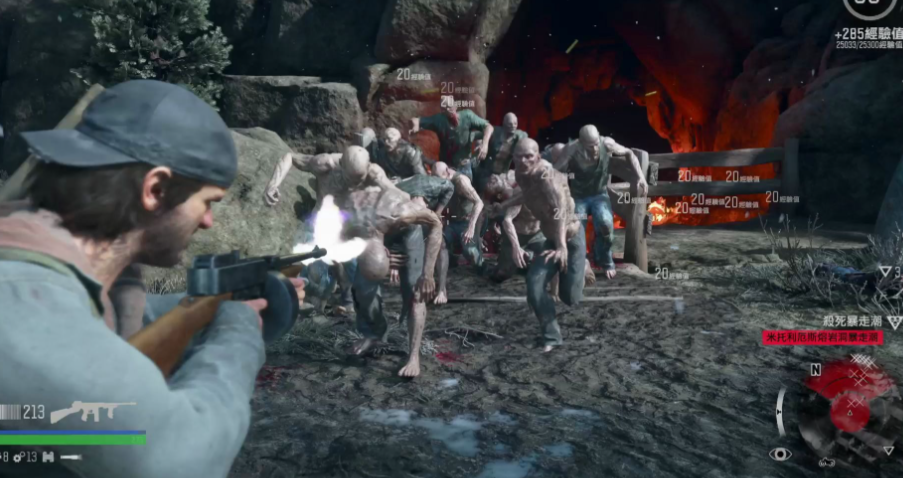Image resolution: width=903 pixels, height=478 pixels.
Task: Open the red horde objective label
Action: pyautogui.click(x=822, y=338)
